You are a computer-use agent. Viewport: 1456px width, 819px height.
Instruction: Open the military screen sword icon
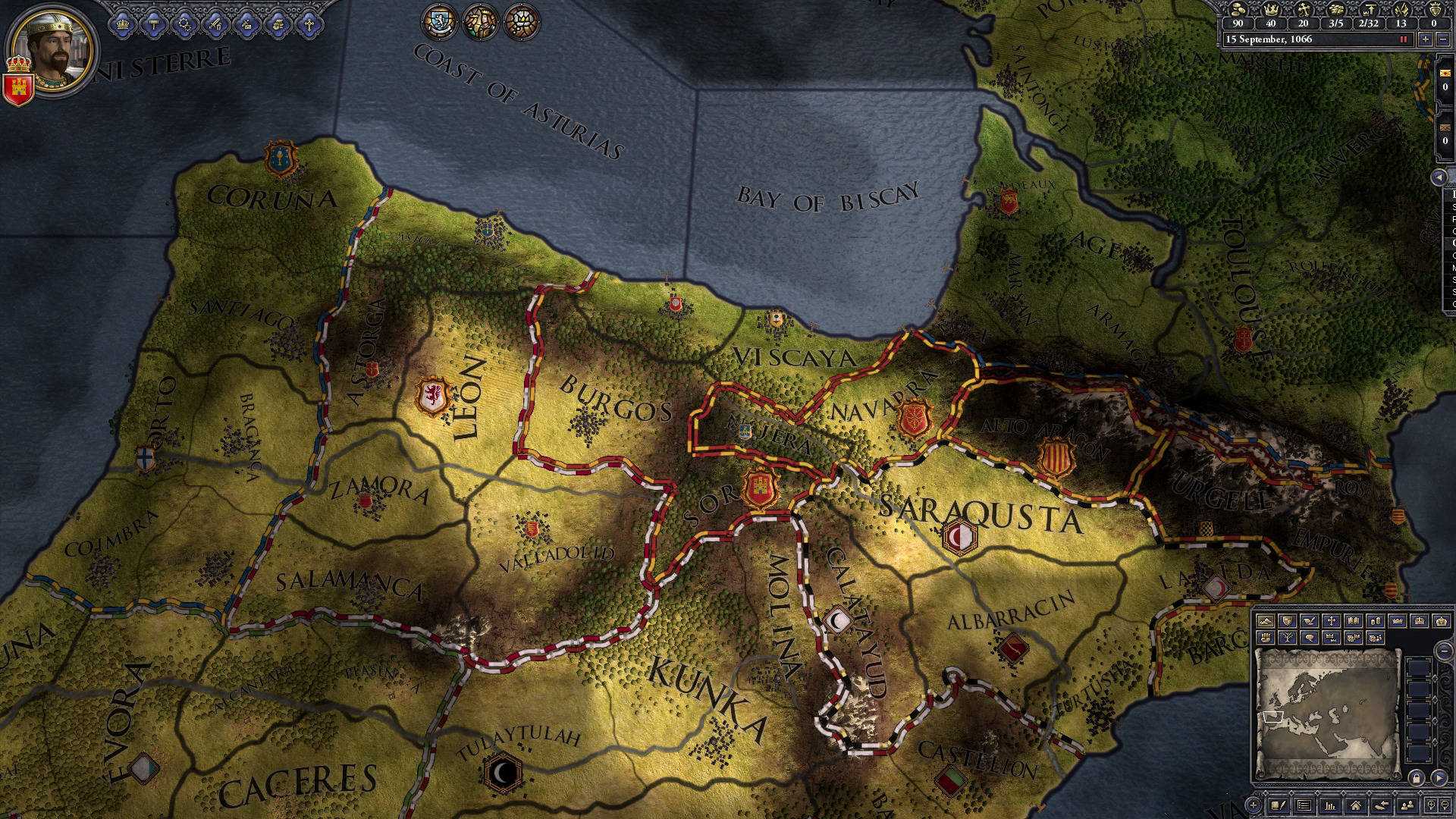[x=215, y=24]
